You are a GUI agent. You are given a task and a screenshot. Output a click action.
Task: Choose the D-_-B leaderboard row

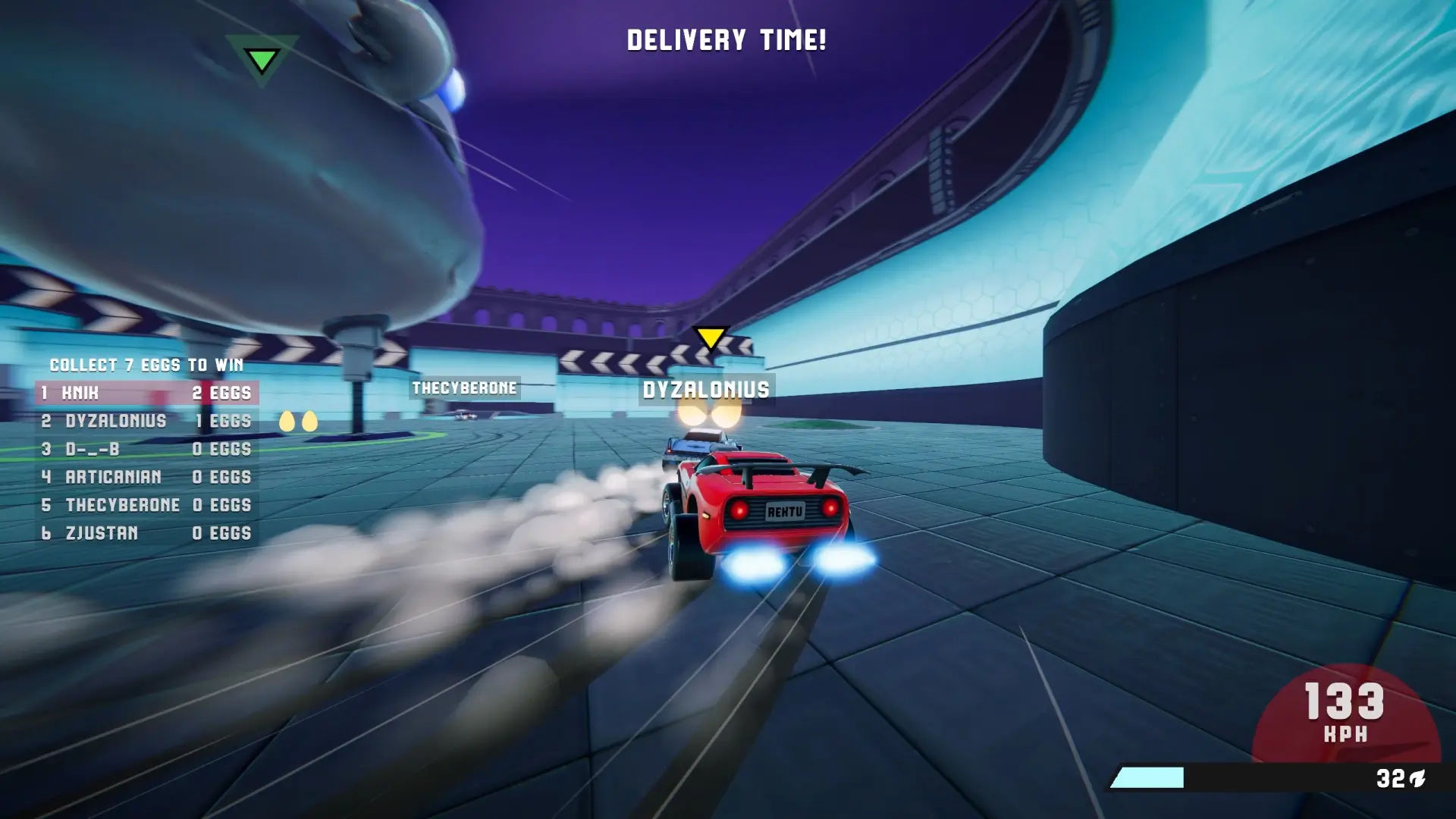tap(146, 449)
